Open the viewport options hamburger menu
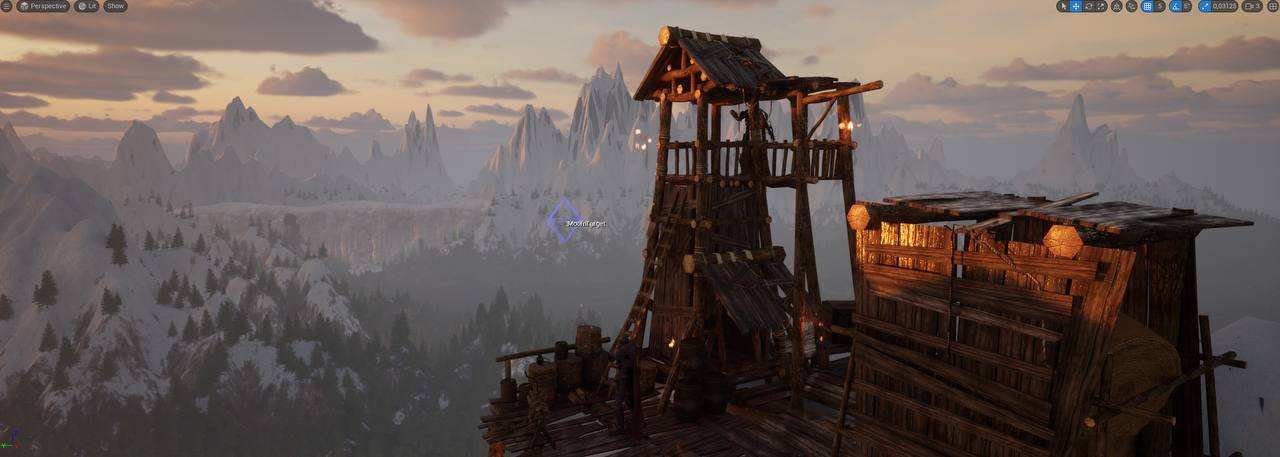Viewport: 1280px width, 457px height. point(7,6)
